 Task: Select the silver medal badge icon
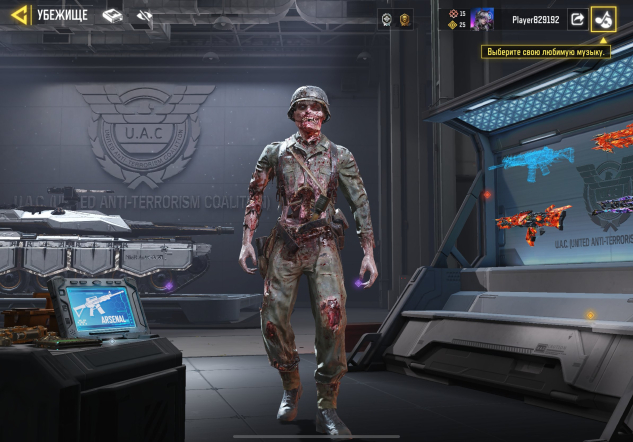[x=386, y=19]
